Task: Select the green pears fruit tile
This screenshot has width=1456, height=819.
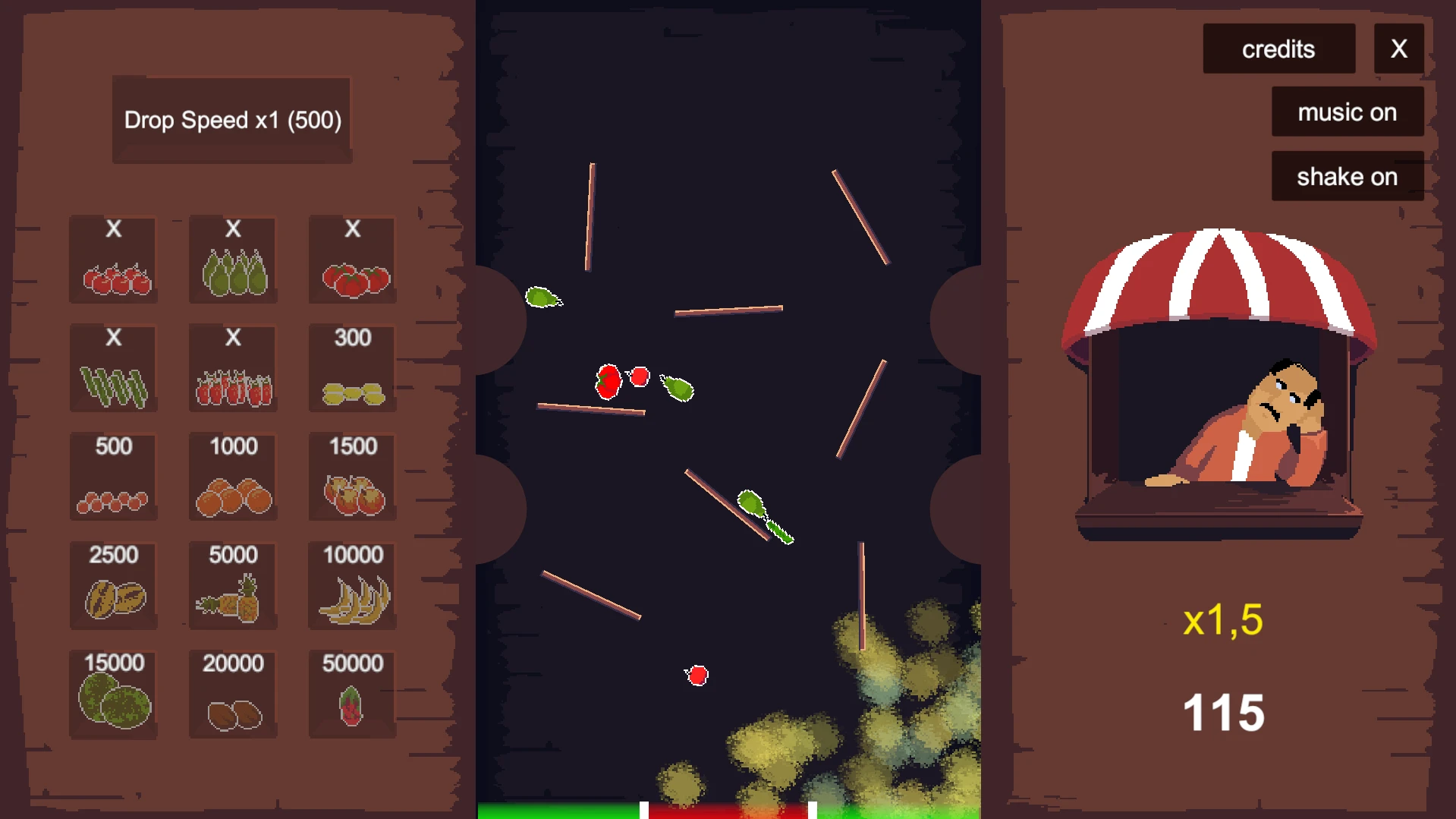Action: point(233,260)
